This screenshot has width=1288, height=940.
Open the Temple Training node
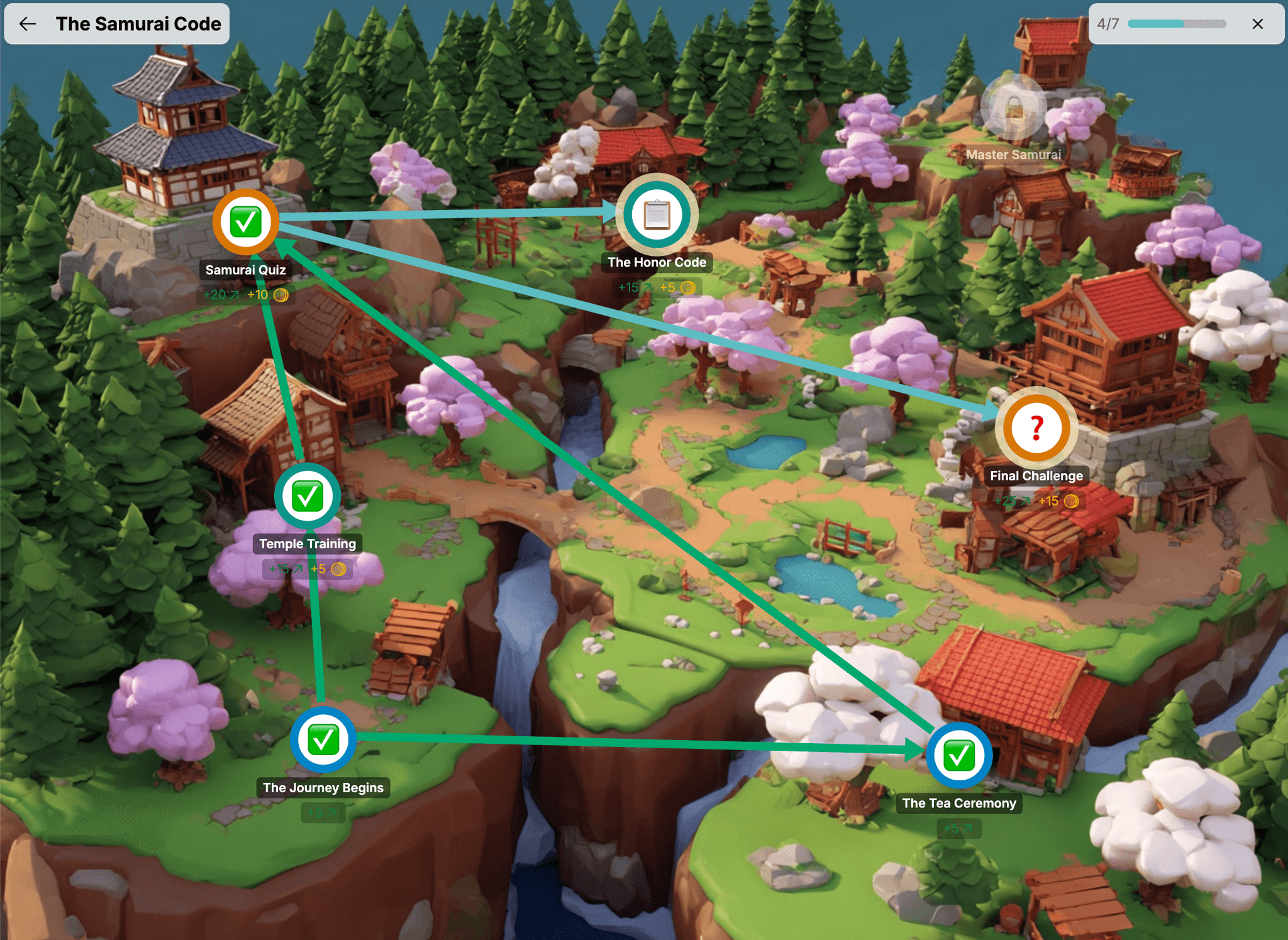(307, 496)
